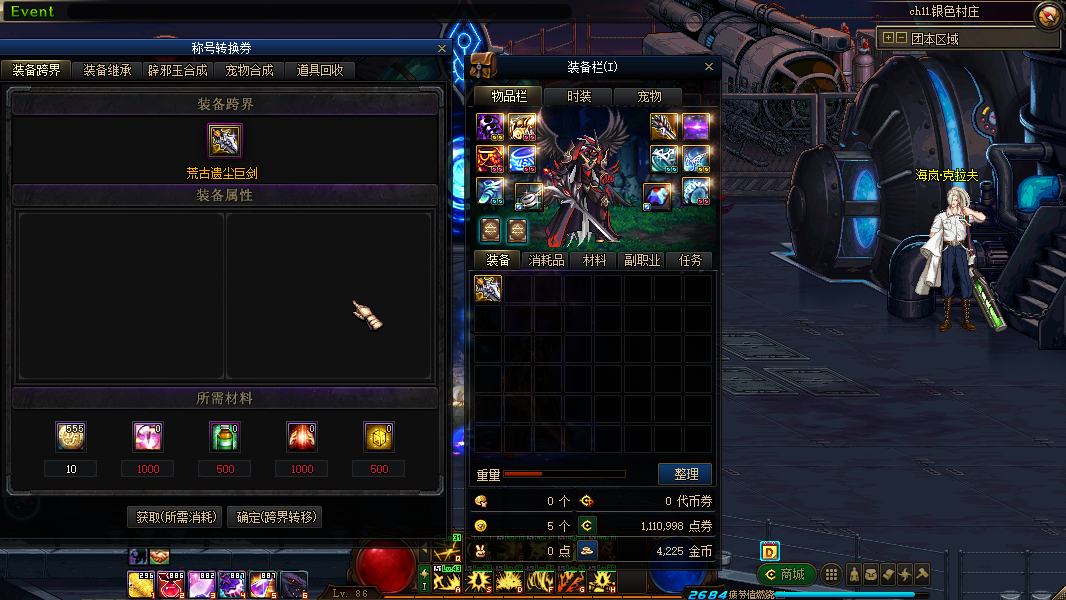View the 任务 item category
The height and width of the screenshot is (600, 1066).
pos(690,260)
